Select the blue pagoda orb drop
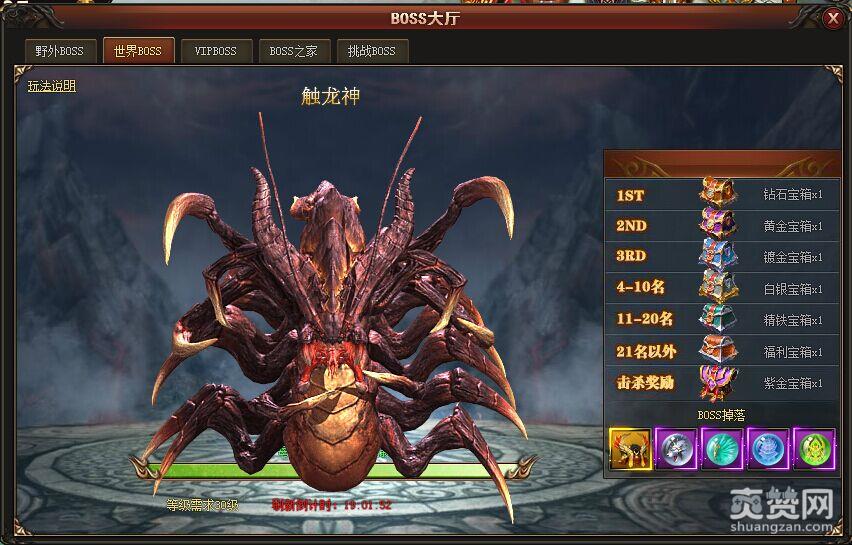Image resolution: width=852 pixels, height=545 pixels. coord(767,448)
